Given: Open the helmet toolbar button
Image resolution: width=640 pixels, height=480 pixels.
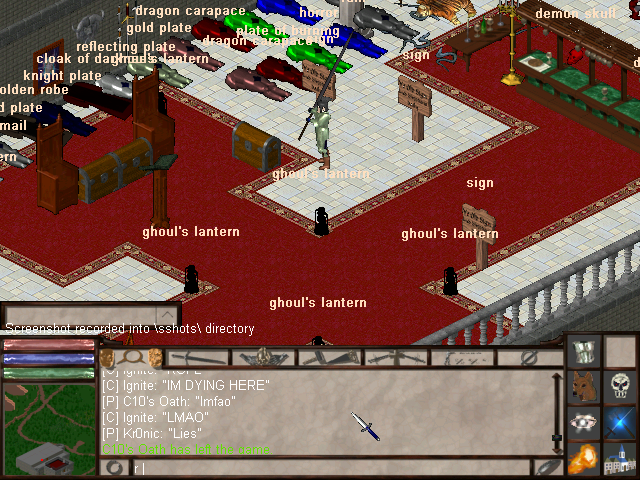Looking at the screenshot, I should (264, 357).
